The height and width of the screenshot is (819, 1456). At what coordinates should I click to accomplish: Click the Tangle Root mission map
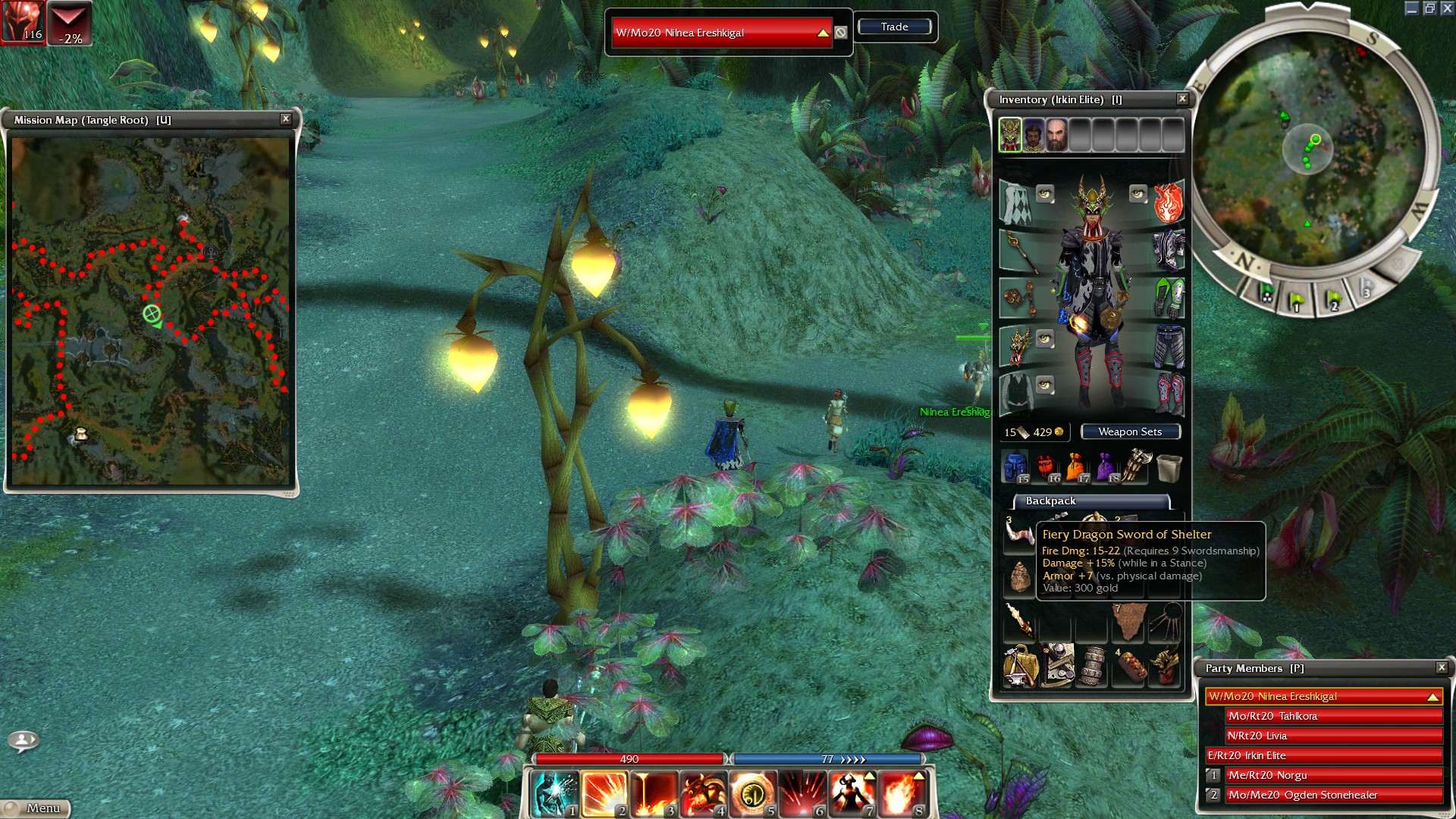click(150, 311)
